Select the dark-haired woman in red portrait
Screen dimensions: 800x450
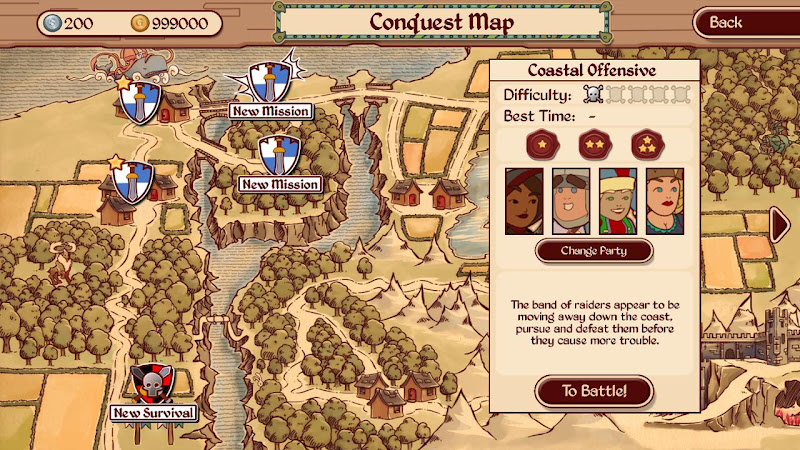coord(524,201)
